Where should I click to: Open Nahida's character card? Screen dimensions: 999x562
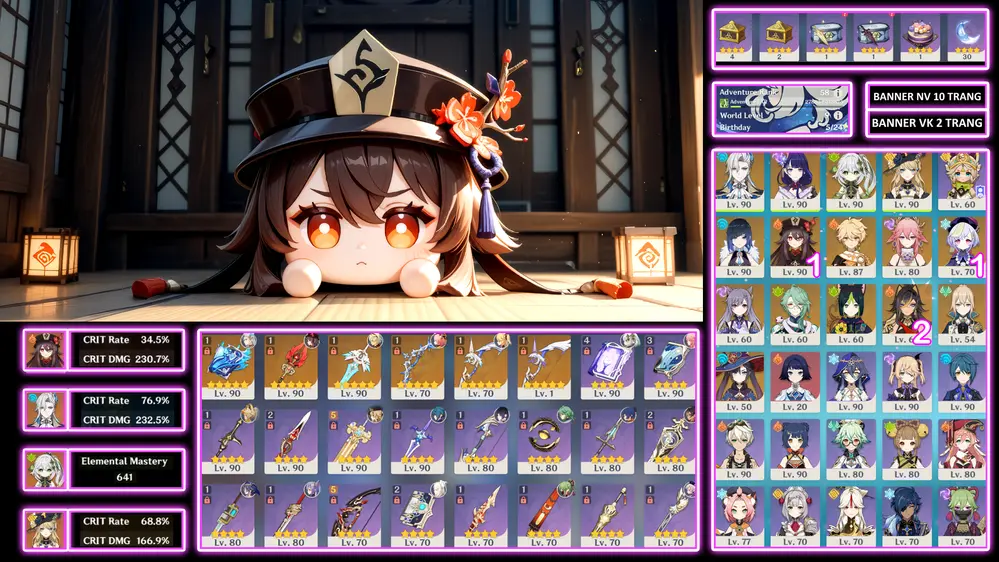click(851, 180)
